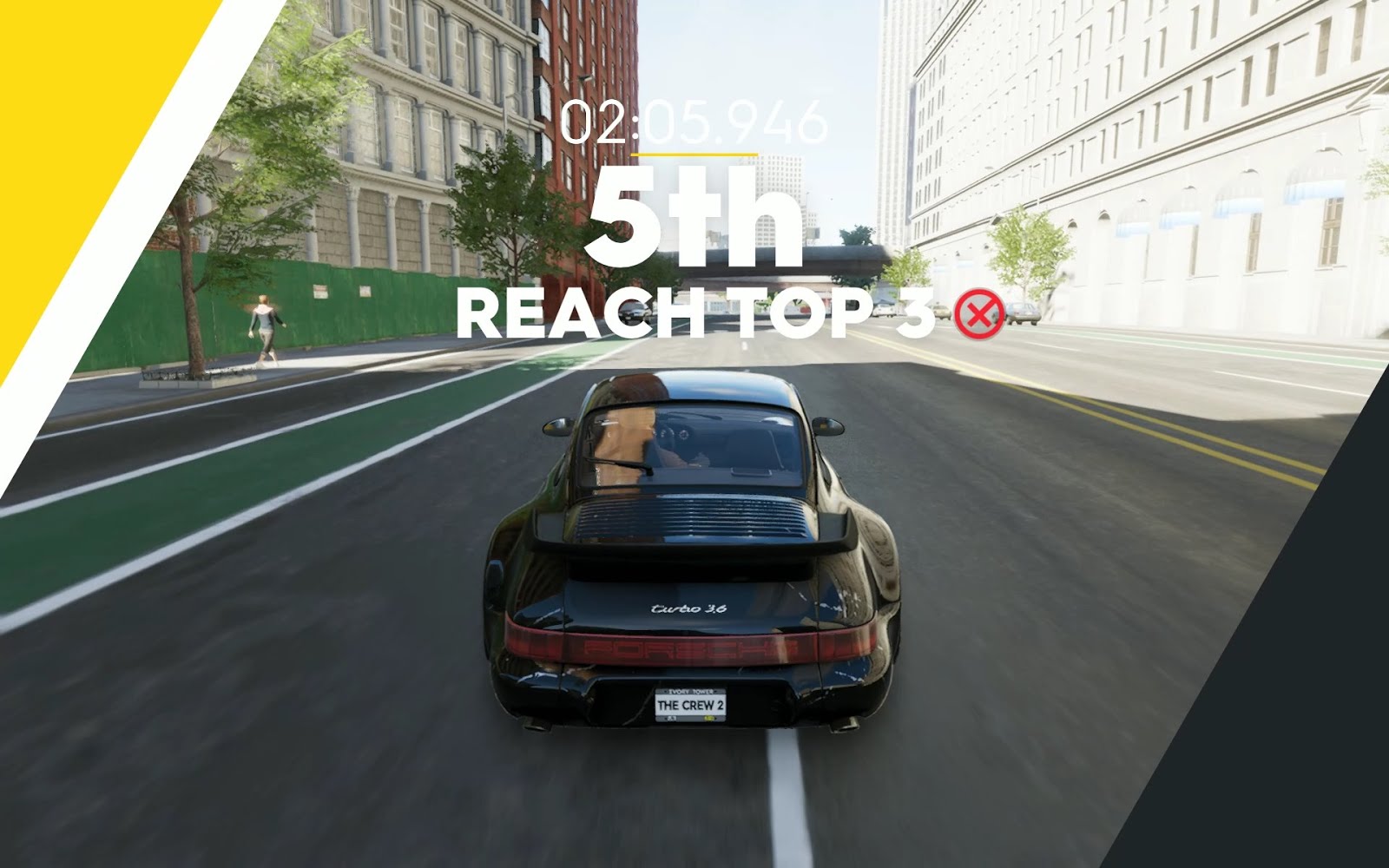
Task: Click the THE CREW 2 license plate
Action: 690,706
